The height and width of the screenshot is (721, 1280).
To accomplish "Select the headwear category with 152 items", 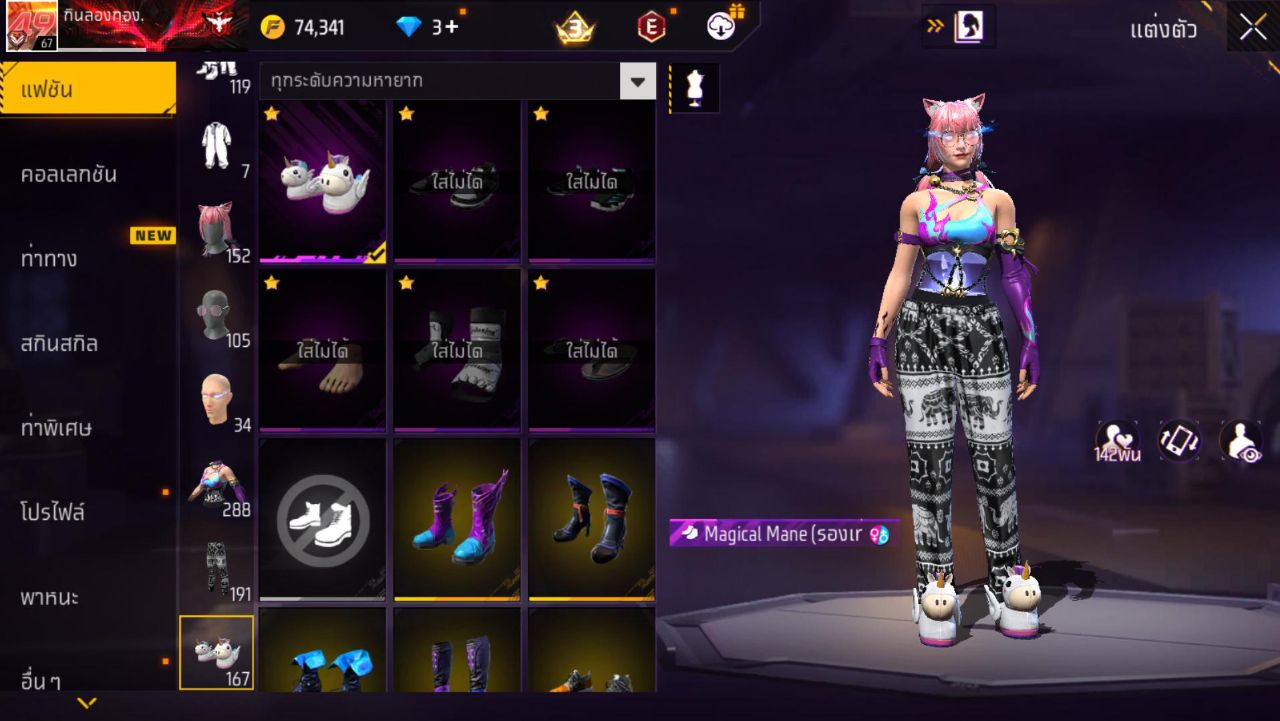I will [217, 222].
